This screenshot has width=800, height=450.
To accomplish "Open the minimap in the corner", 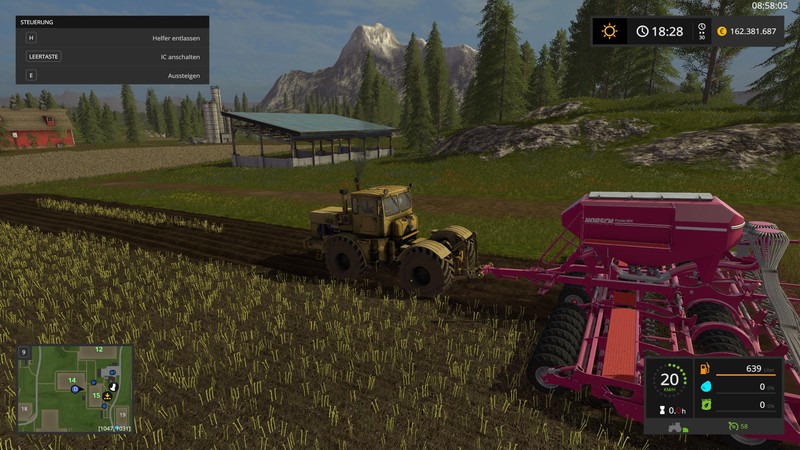I will 75,388.
